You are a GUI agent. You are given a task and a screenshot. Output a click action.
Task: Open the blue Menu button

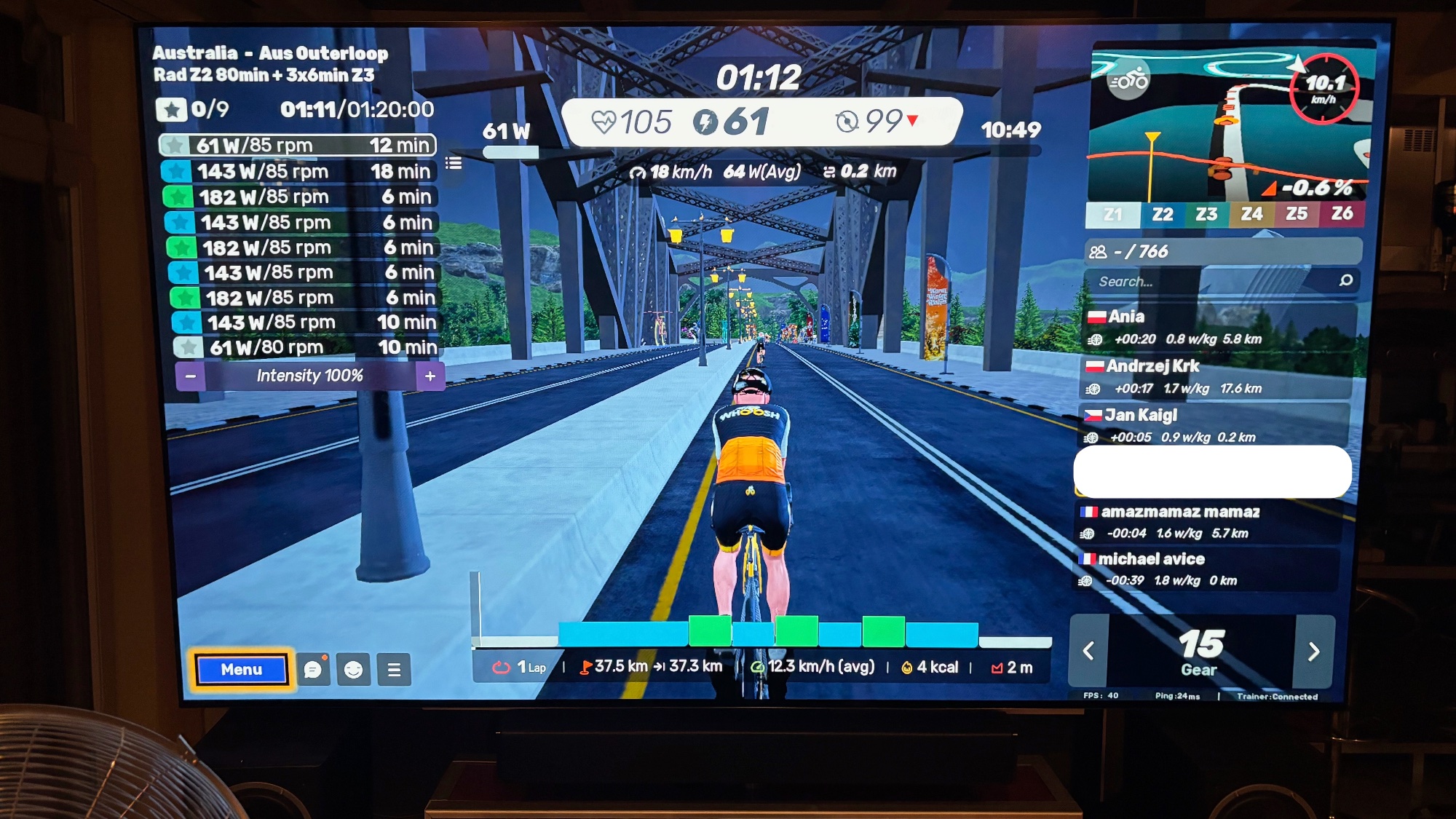coord(241,670)
